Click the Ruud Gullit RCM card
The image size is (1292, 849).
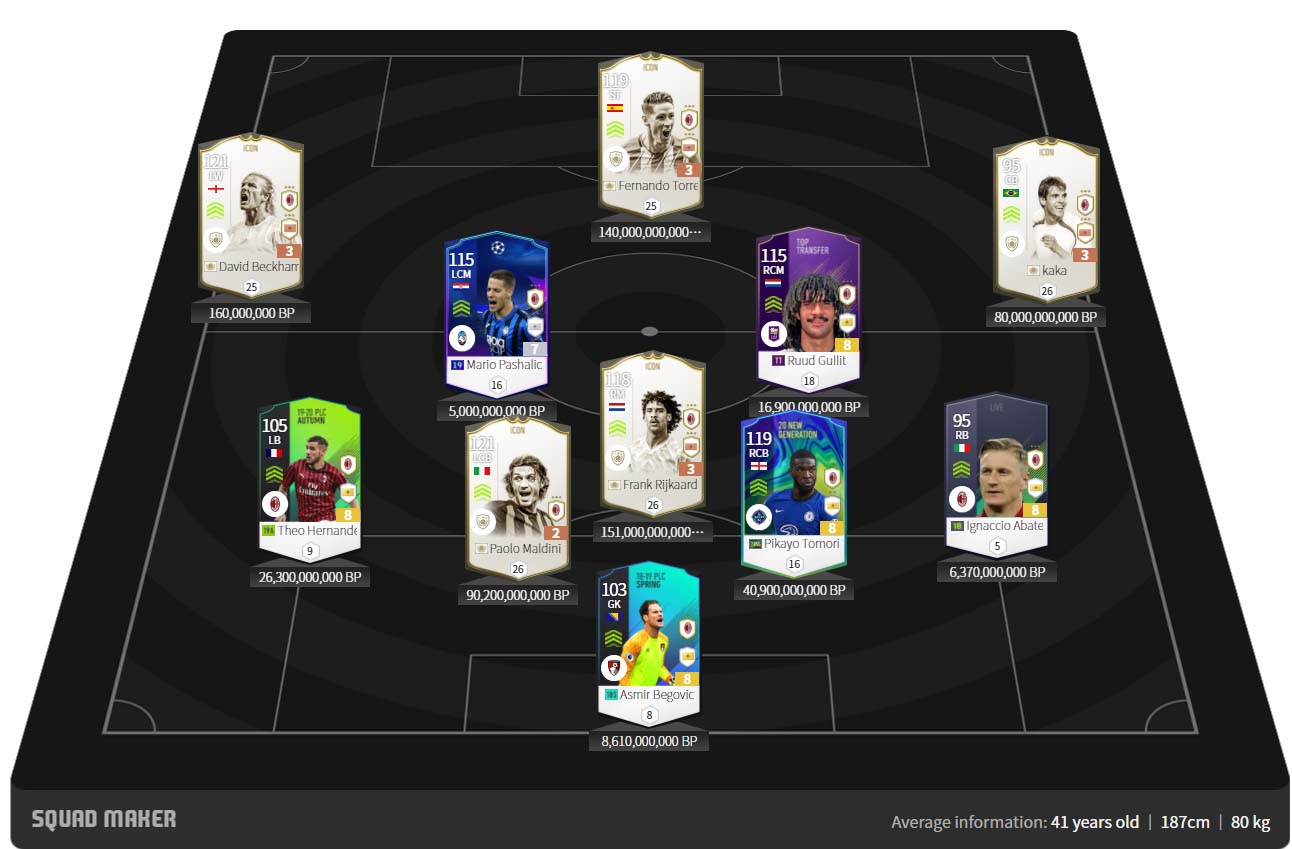click(x=808, y=305)
